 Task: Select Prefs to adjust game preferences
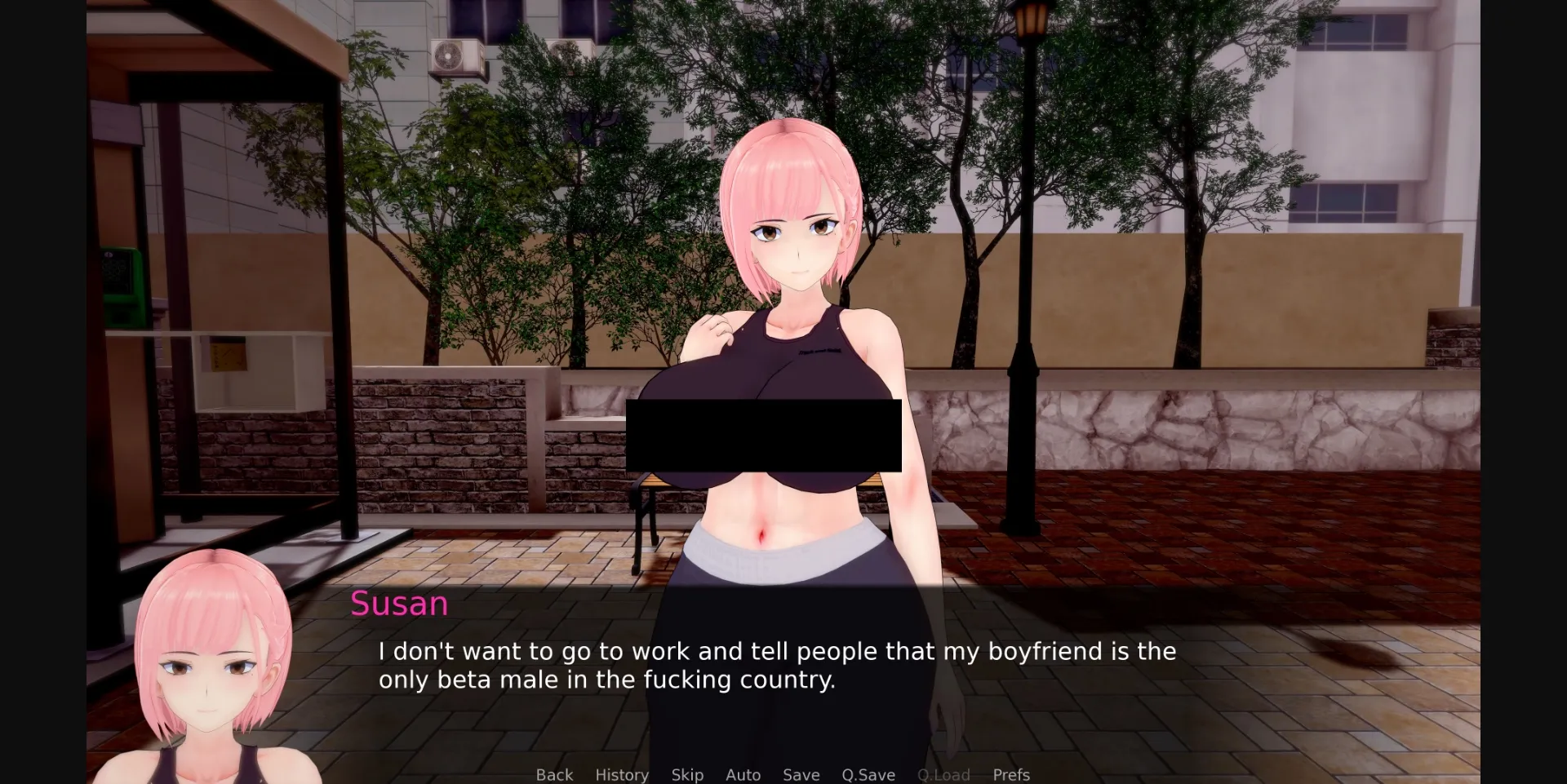coord(1011,775)
